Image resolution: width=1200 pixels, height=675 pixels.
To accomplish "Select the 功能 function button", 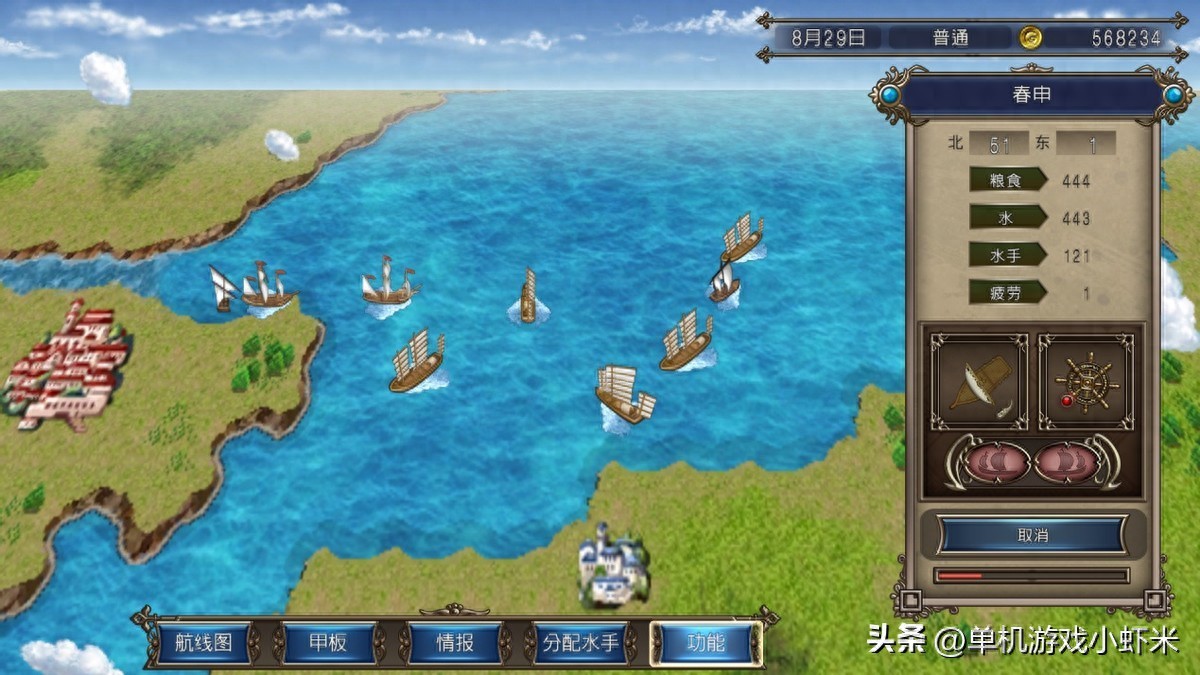I will point(706,643).
